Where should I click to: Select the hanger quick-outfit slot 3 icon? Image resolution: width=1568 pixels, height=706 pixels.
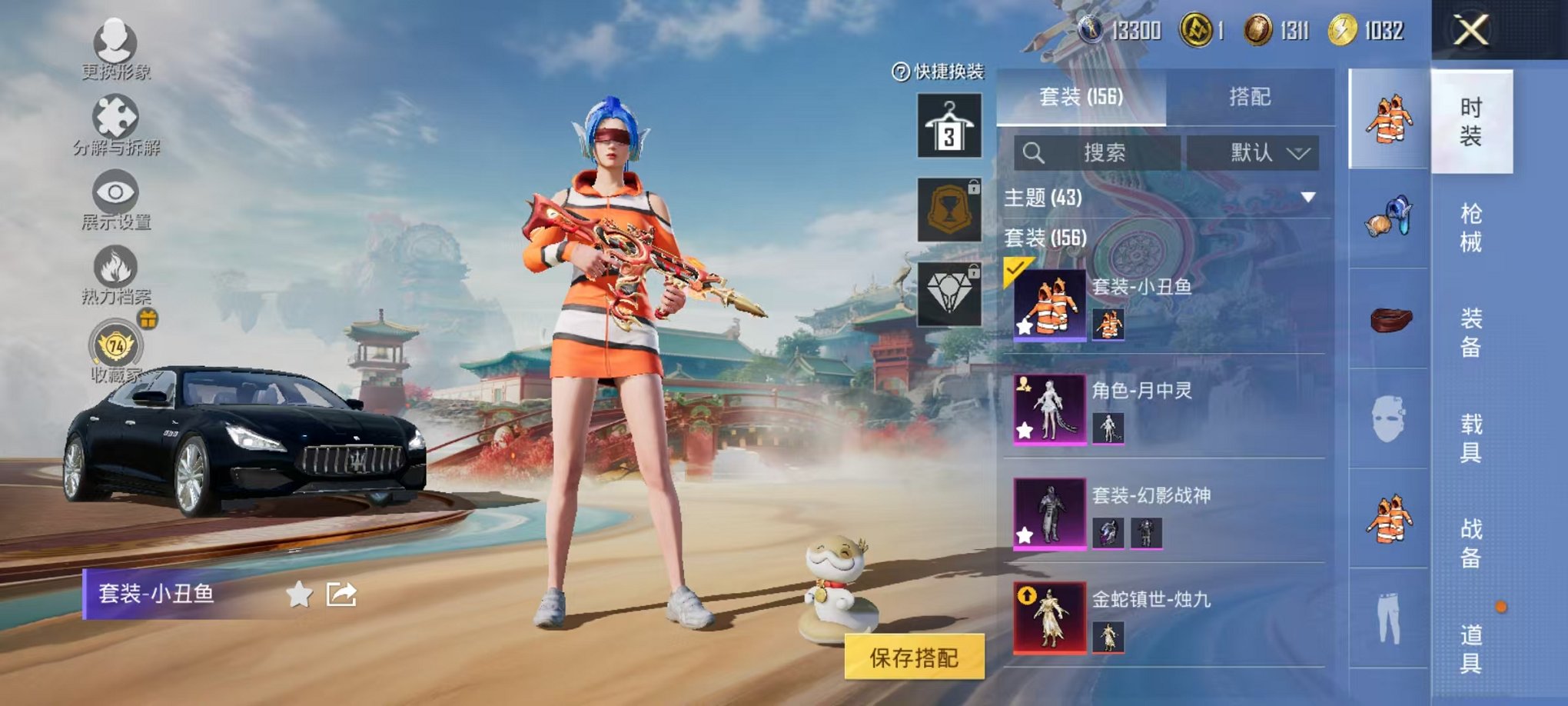point(950,123)
